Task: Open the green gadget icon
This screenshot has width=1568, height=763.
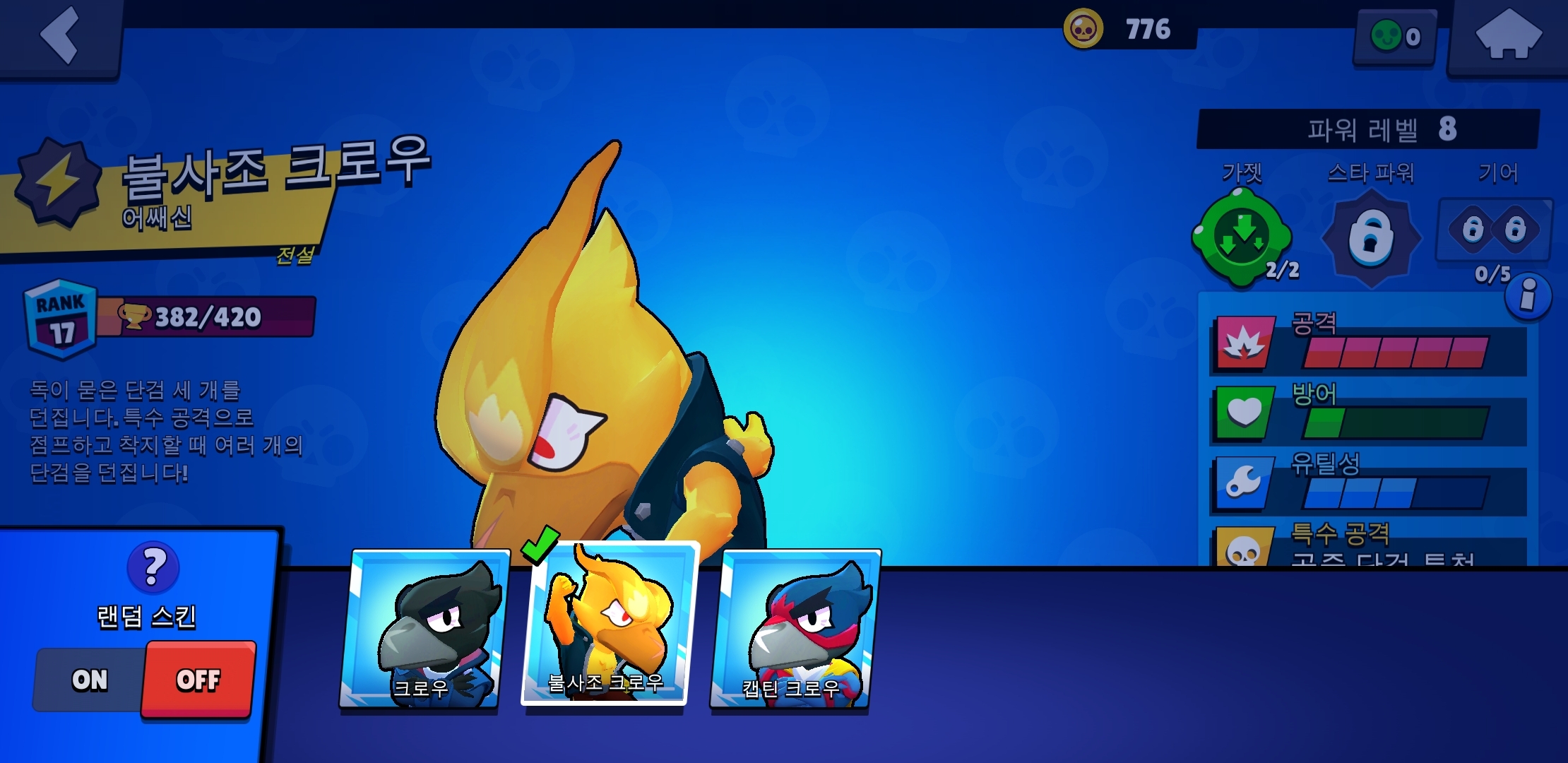Action: click(1242, 239)
